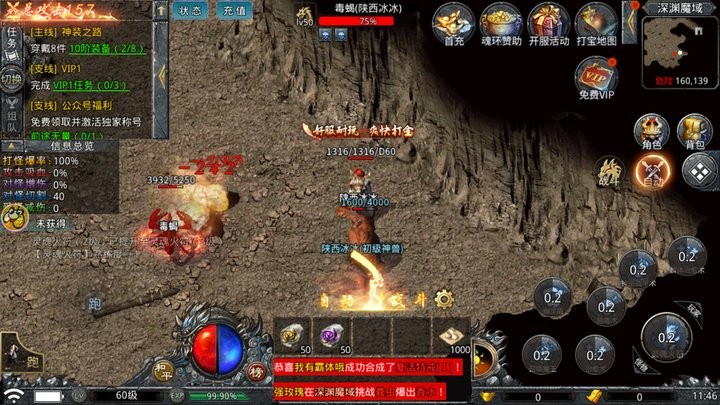Open the 首充 first recharge offer
The height and width of the screenshot is (405, 720).
point(454,24)
